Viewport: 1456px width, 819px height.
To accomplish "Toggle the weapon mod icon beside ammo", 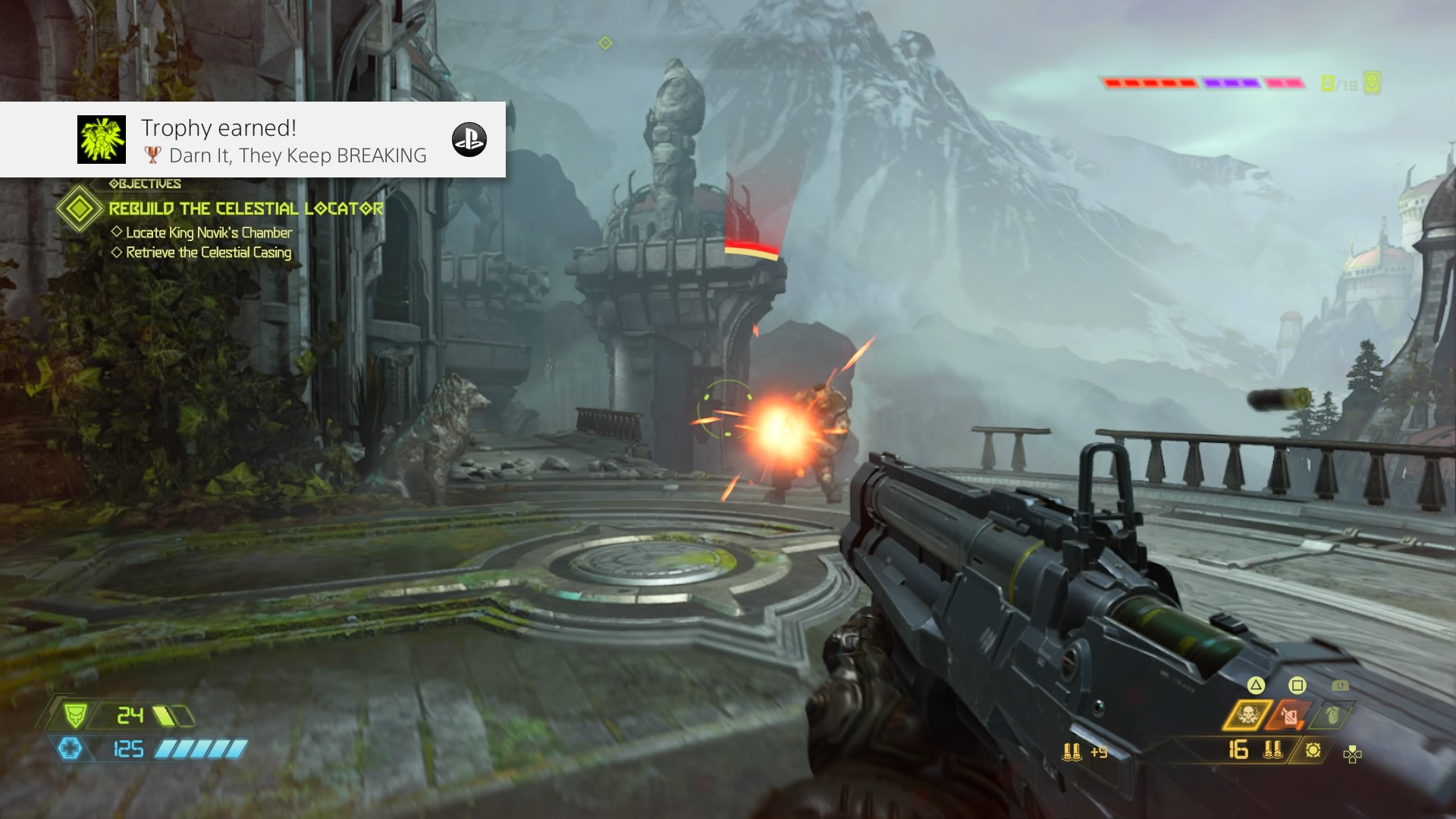I will (x=1313, y=750).
